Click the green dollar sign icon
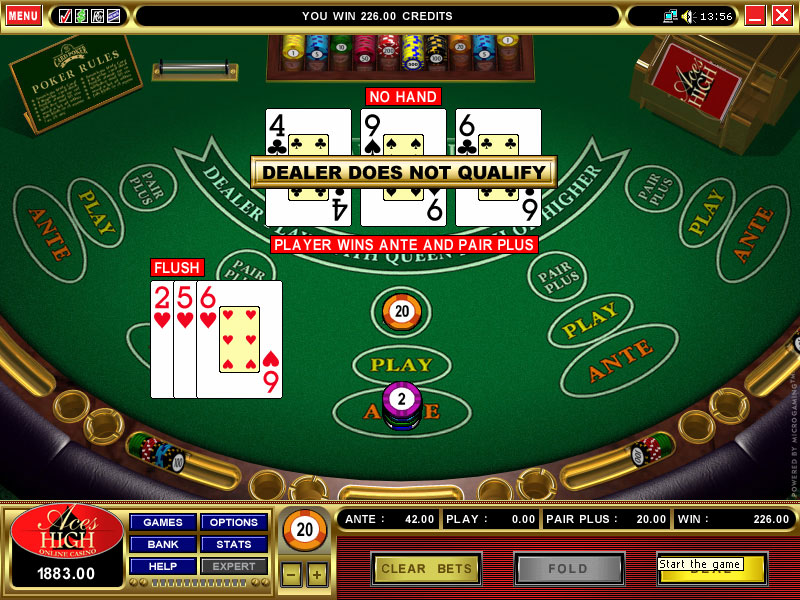The width and height of the screenshot is (800, 600). tap(82, 16)
